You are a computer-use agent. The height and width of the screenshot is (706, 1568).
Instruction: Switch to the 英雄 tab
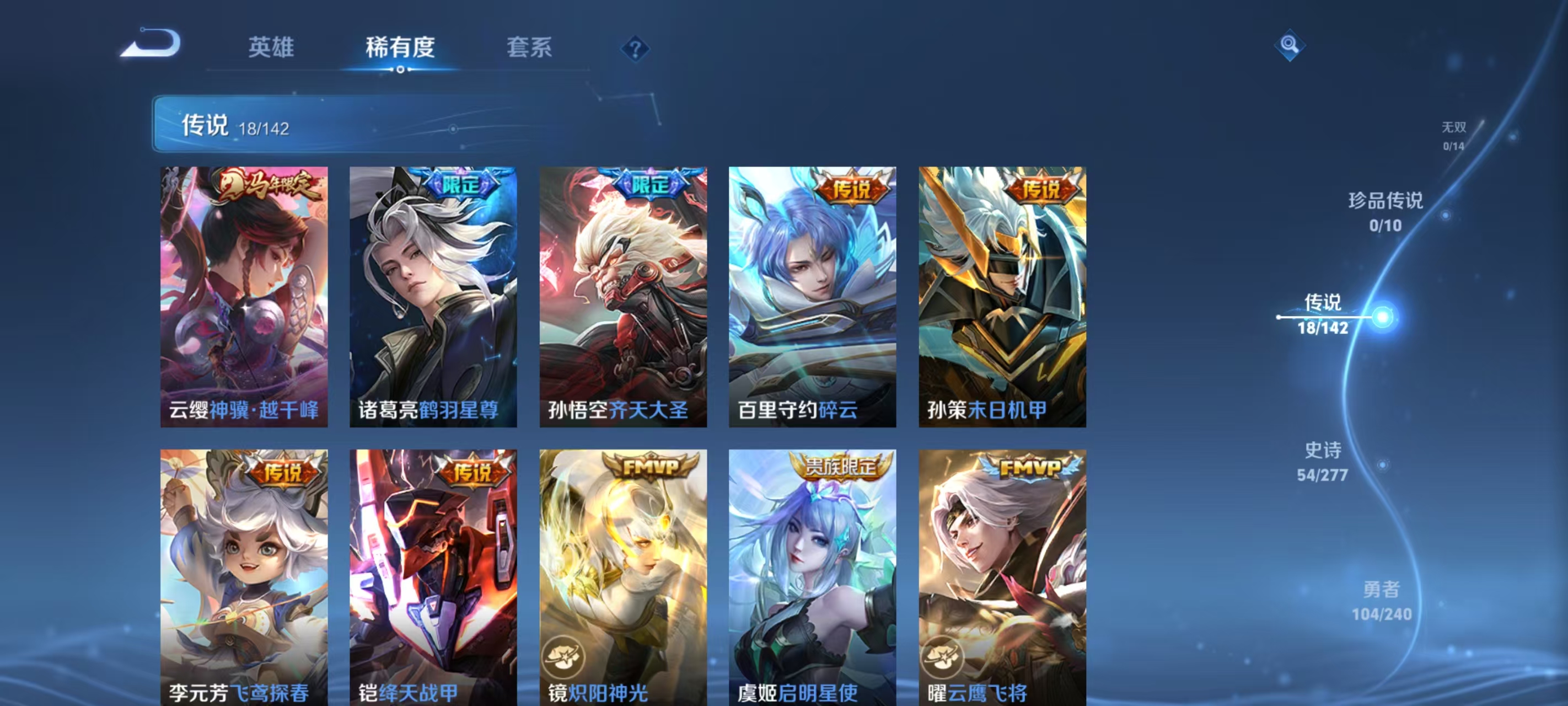[x=271, y=47]
